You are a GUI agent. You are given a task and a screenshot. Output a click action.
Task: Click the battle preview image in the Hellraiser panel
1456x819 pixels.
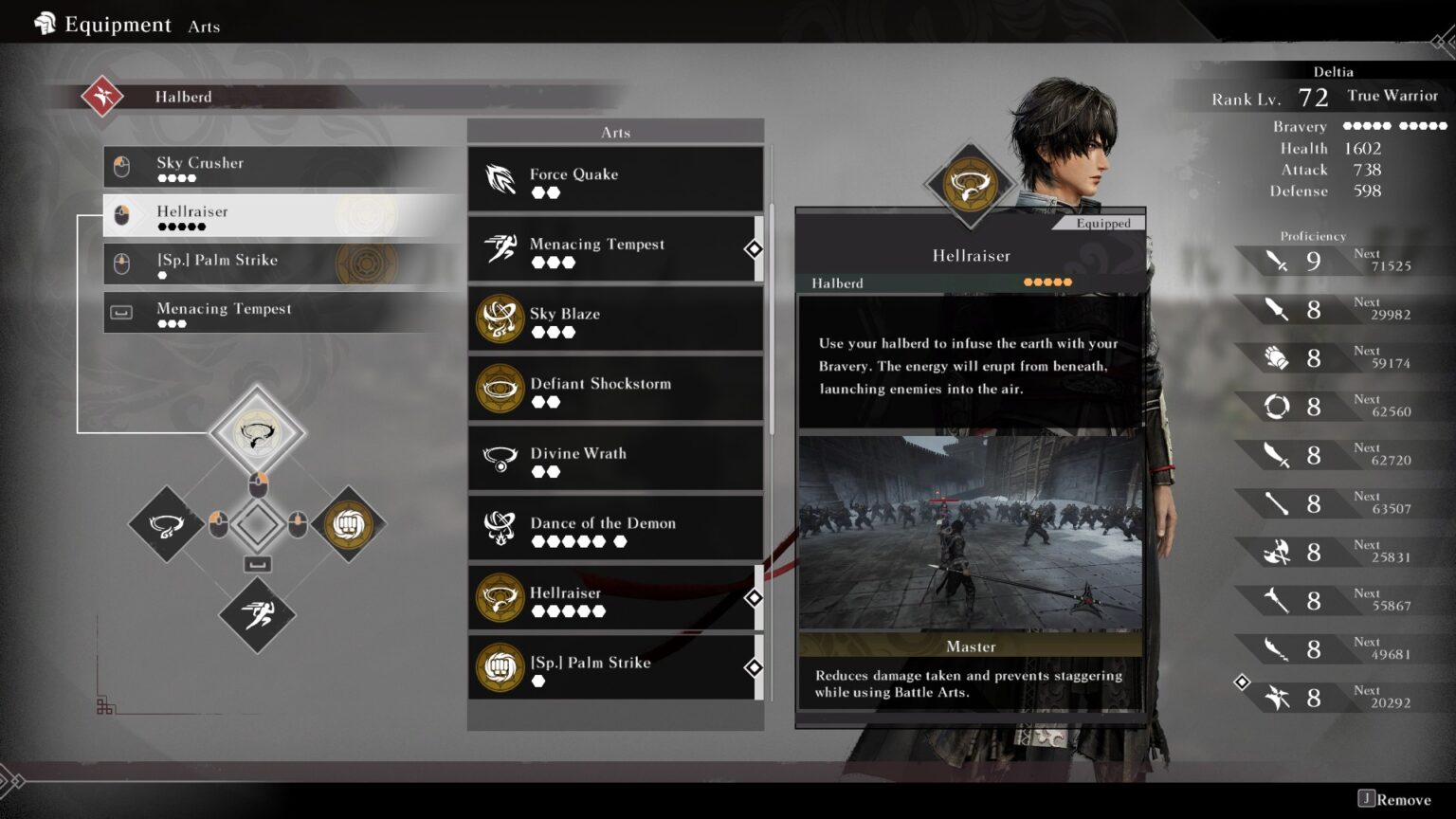click(x=971, y=531)
